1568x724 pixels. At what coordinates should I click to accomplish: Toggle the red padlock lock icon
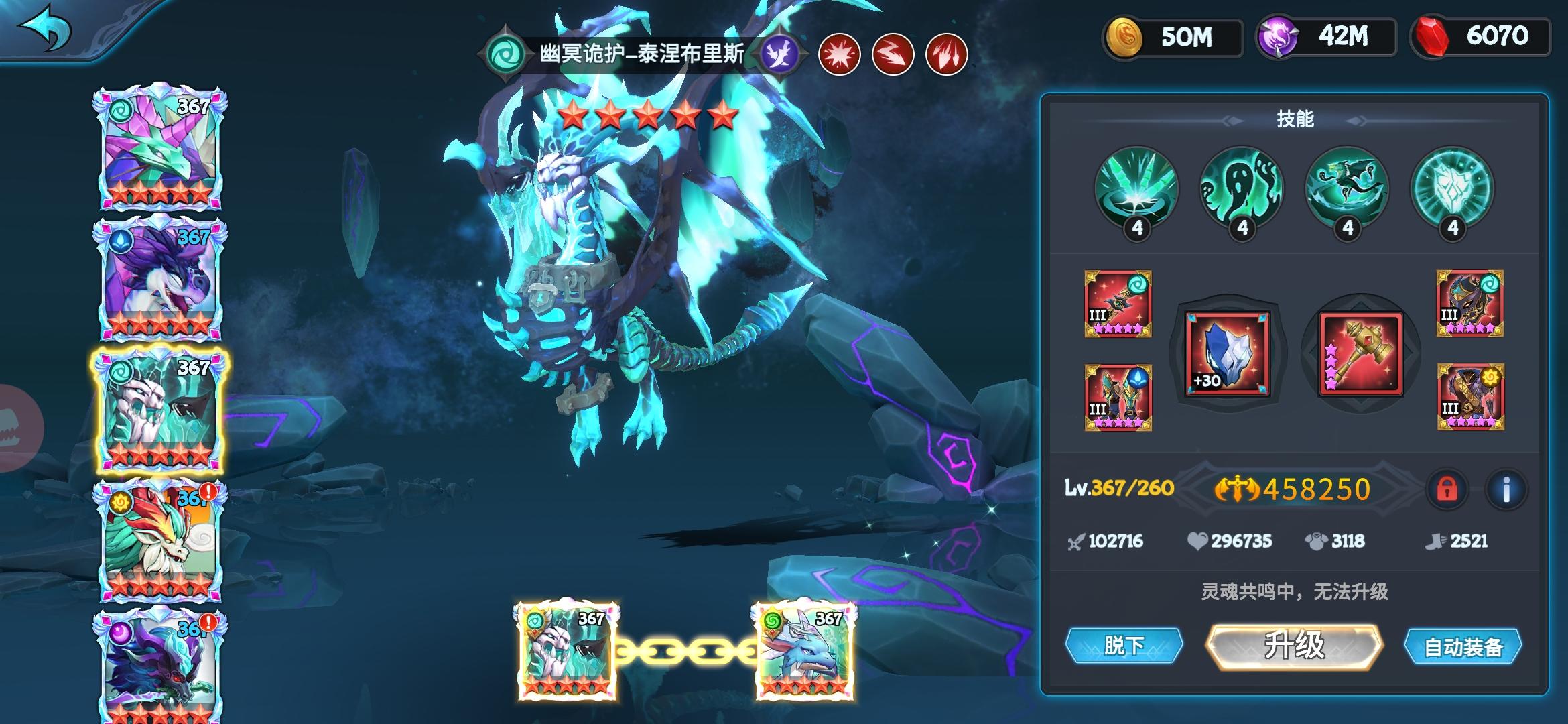pyautogui.click(x=1447, y=489)
